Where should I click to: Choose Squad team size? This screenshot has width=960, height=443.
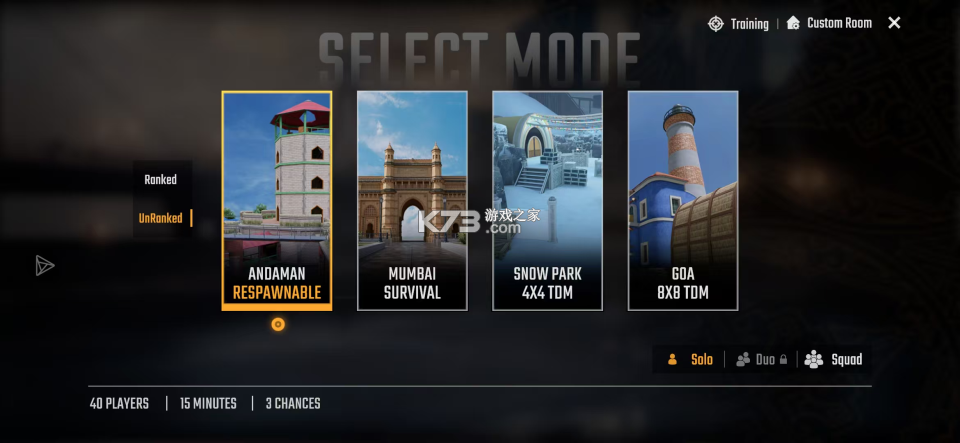tap(834, 360)
